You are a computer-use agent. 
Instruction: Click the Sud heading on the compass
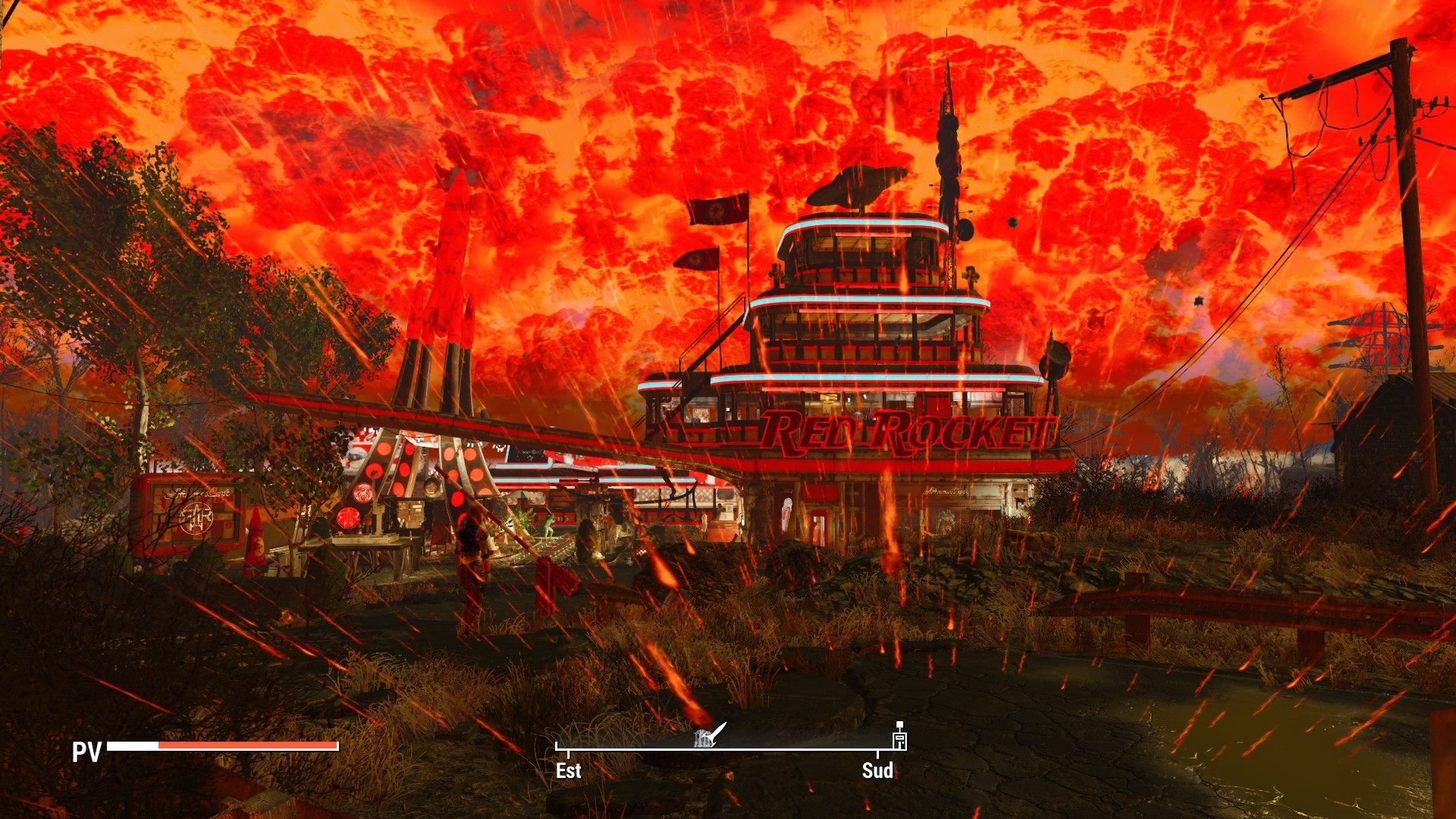(877, 770)
